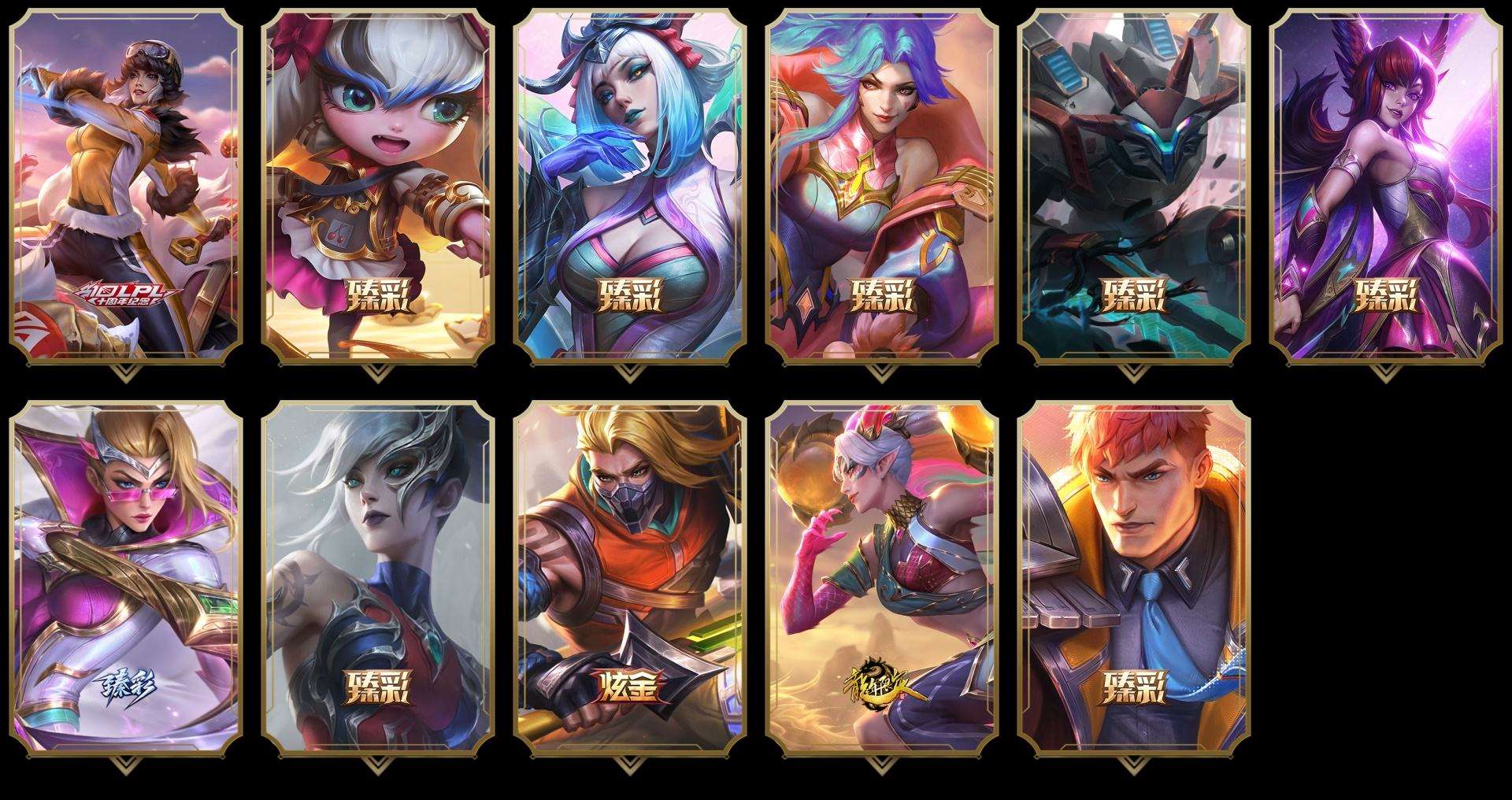
Task: Pick the white-haired woman with blue glove card
Action: click(630, 186)
